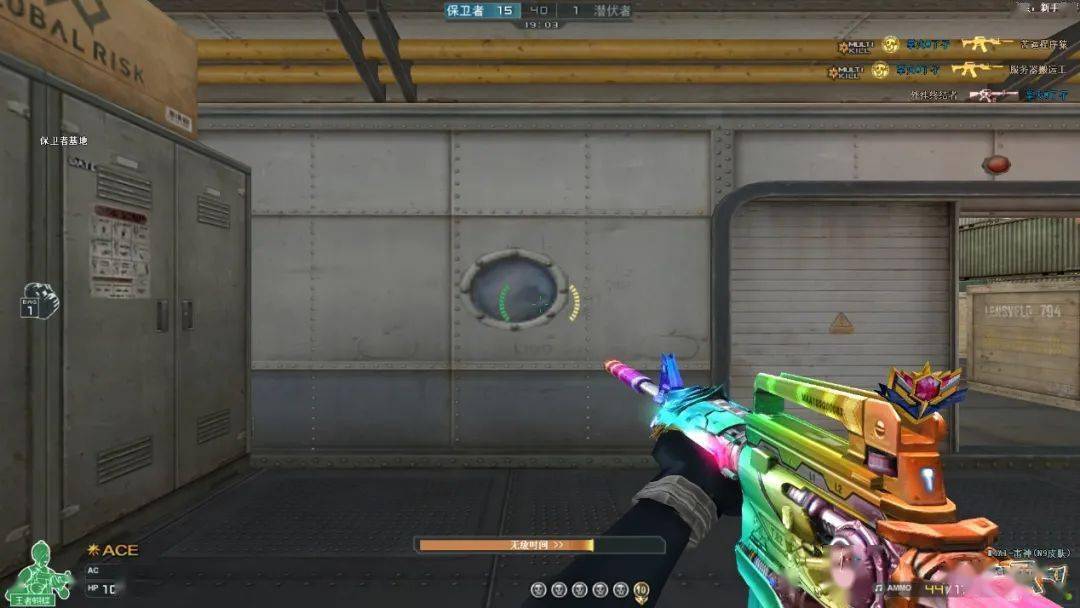Viewport: 1080px width, 608px height.
Task: Click the gold kill medal numbered 10
Action: [x=641, y=590]
